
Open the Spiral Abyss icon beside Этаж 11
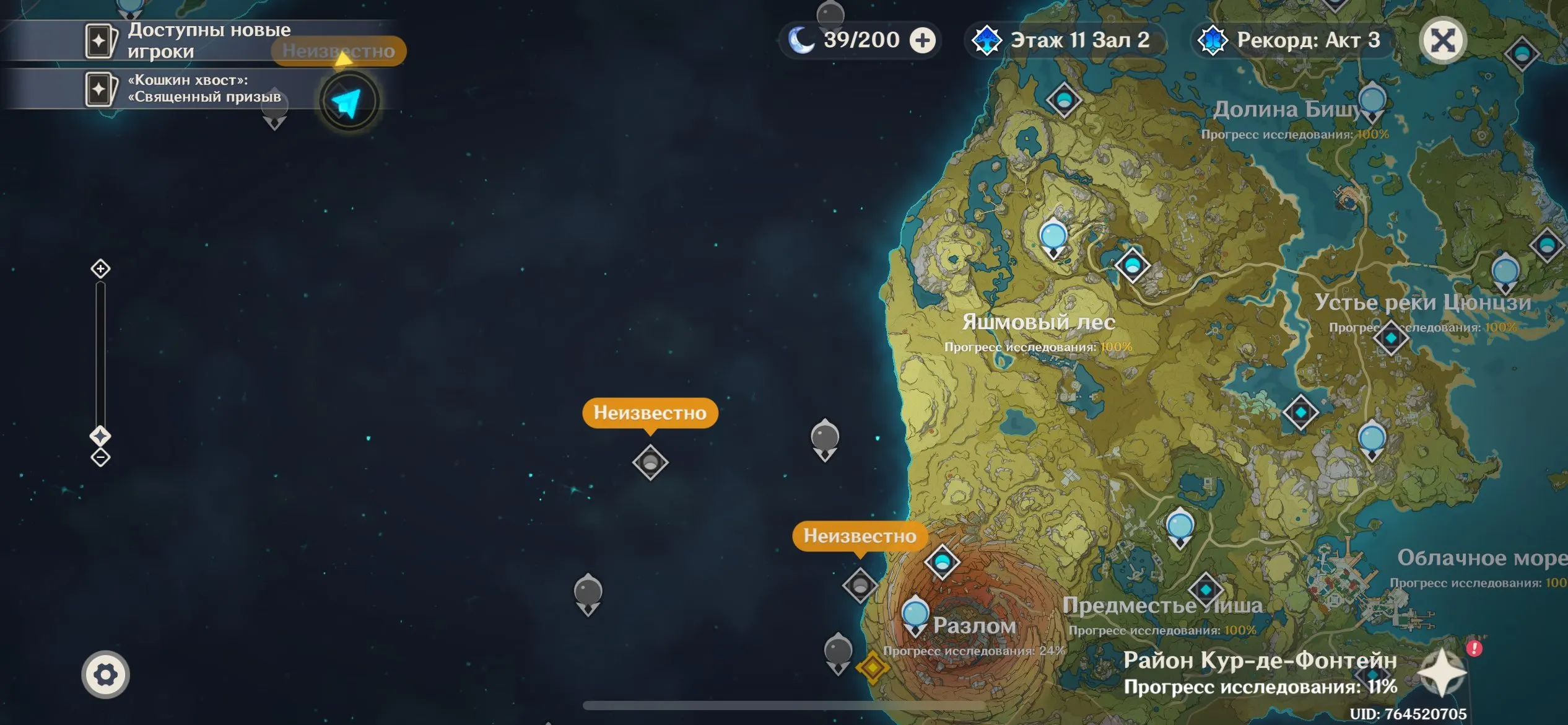(988, 40)
